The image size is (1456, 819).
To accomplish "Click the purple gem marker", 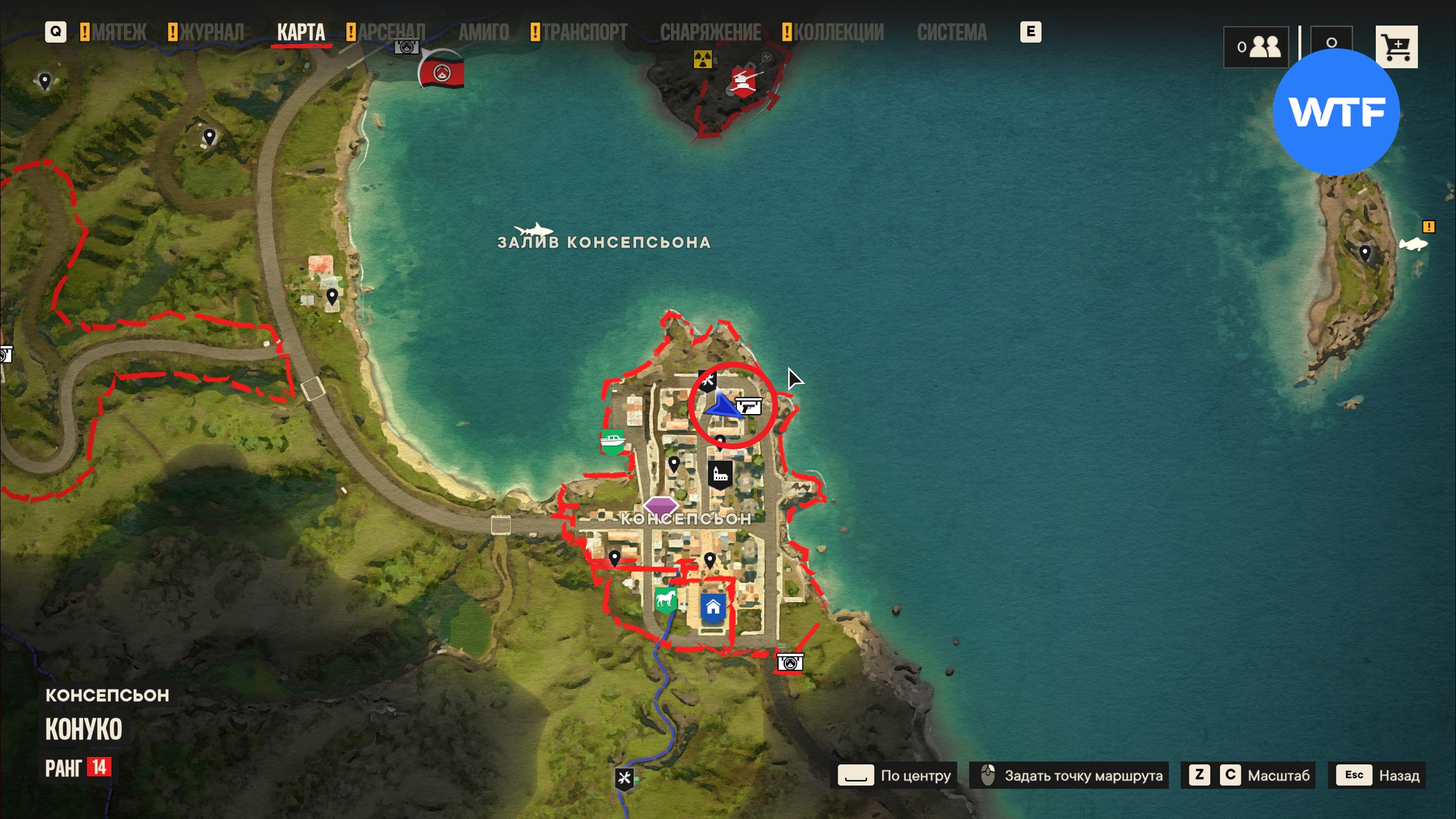I will pyautogui.click(x=660, y=504).
